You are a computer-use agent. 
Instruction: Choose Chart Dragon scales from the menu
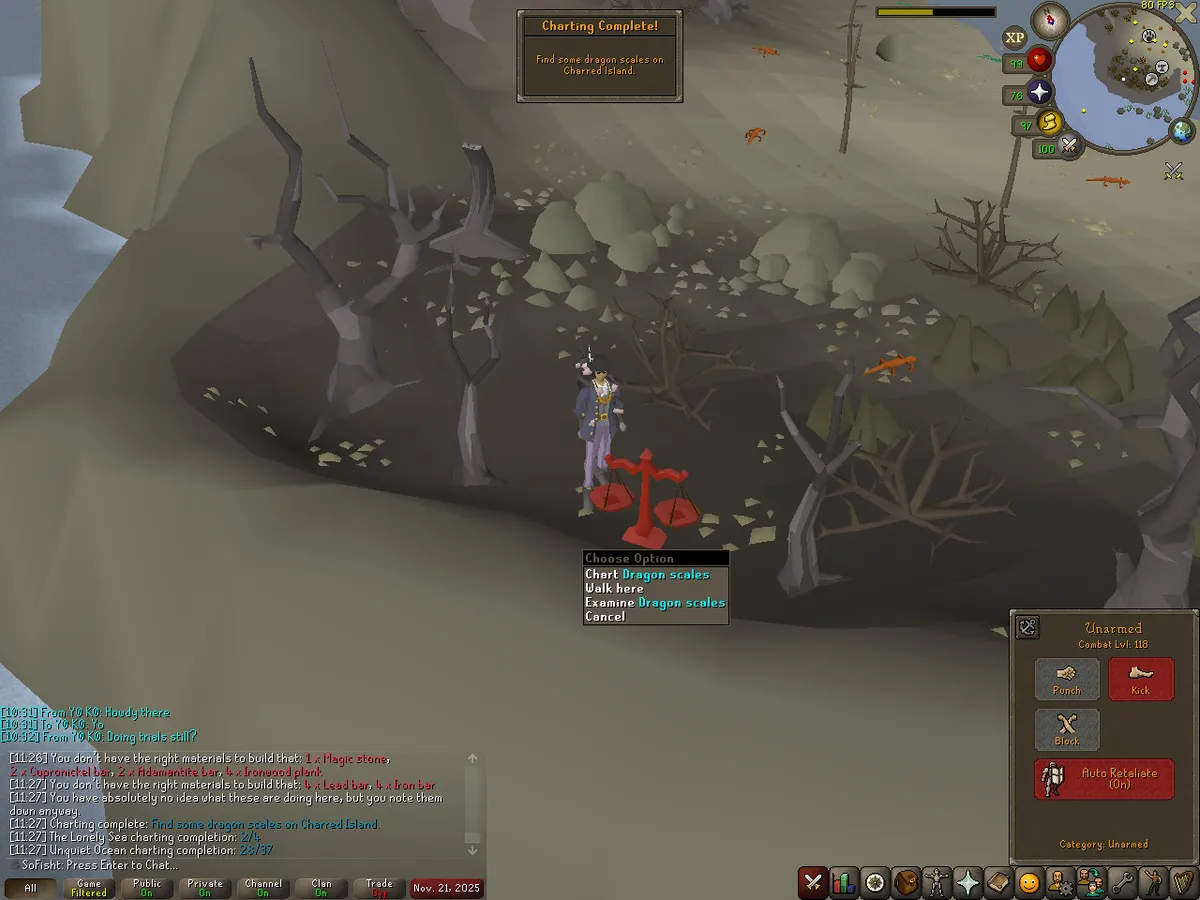pyautogui.click(x=647, y=574)
